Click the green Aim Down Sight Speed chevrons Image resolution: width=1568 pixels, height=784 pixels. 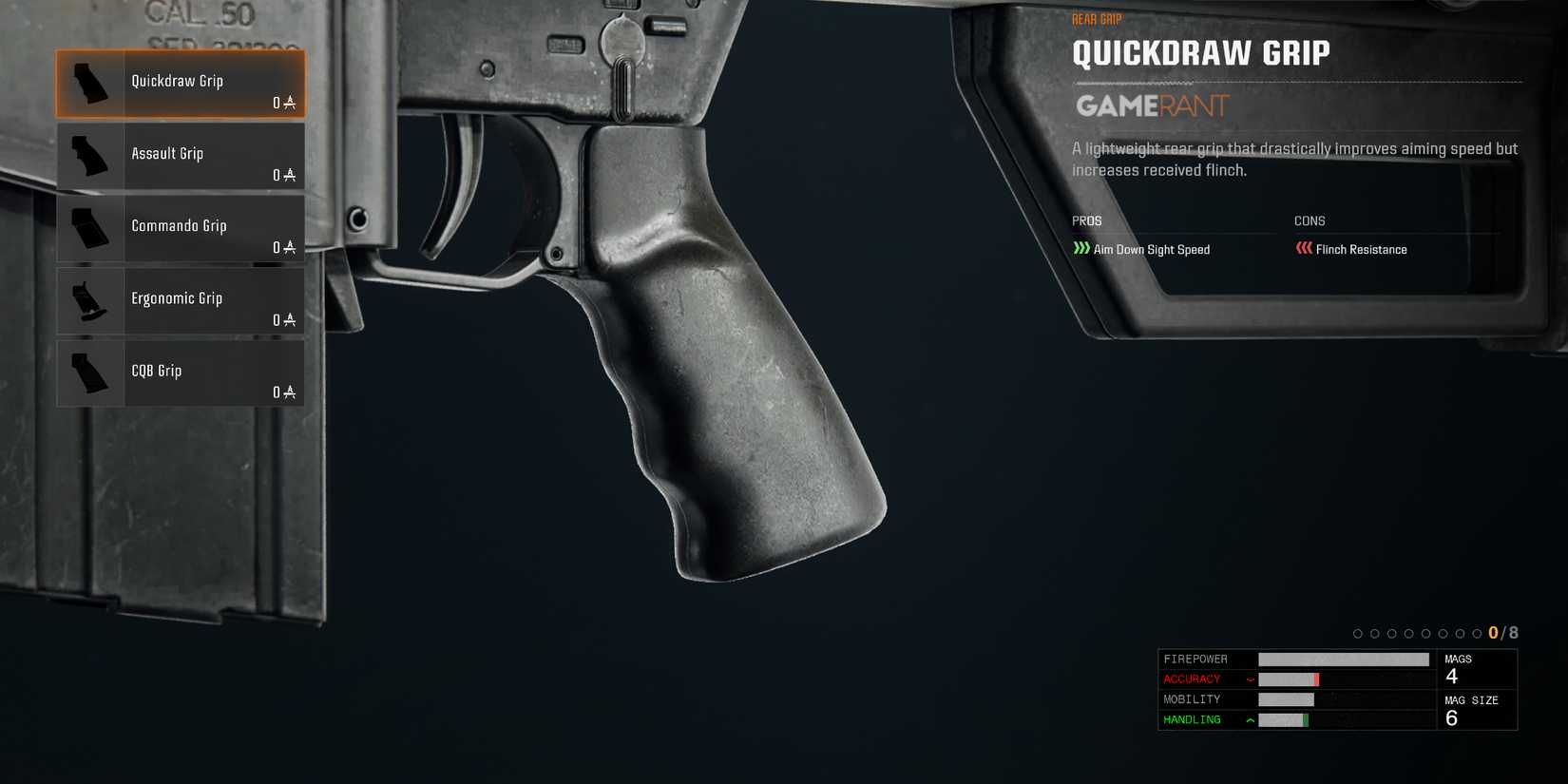coord(1080,249)
